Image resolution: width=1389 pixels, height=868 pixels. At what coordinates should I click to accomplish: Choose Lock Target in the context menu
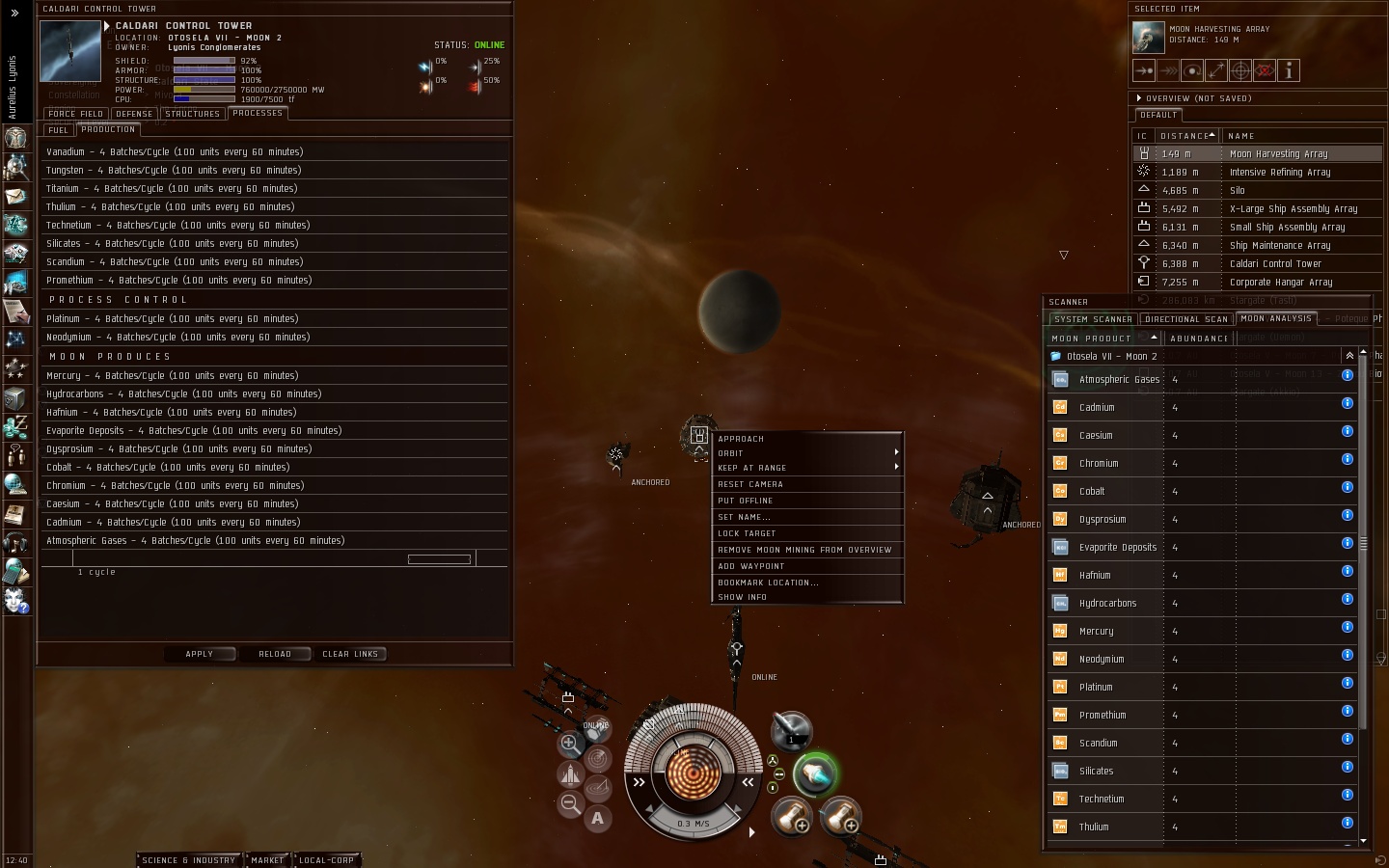tap(747, 533)
